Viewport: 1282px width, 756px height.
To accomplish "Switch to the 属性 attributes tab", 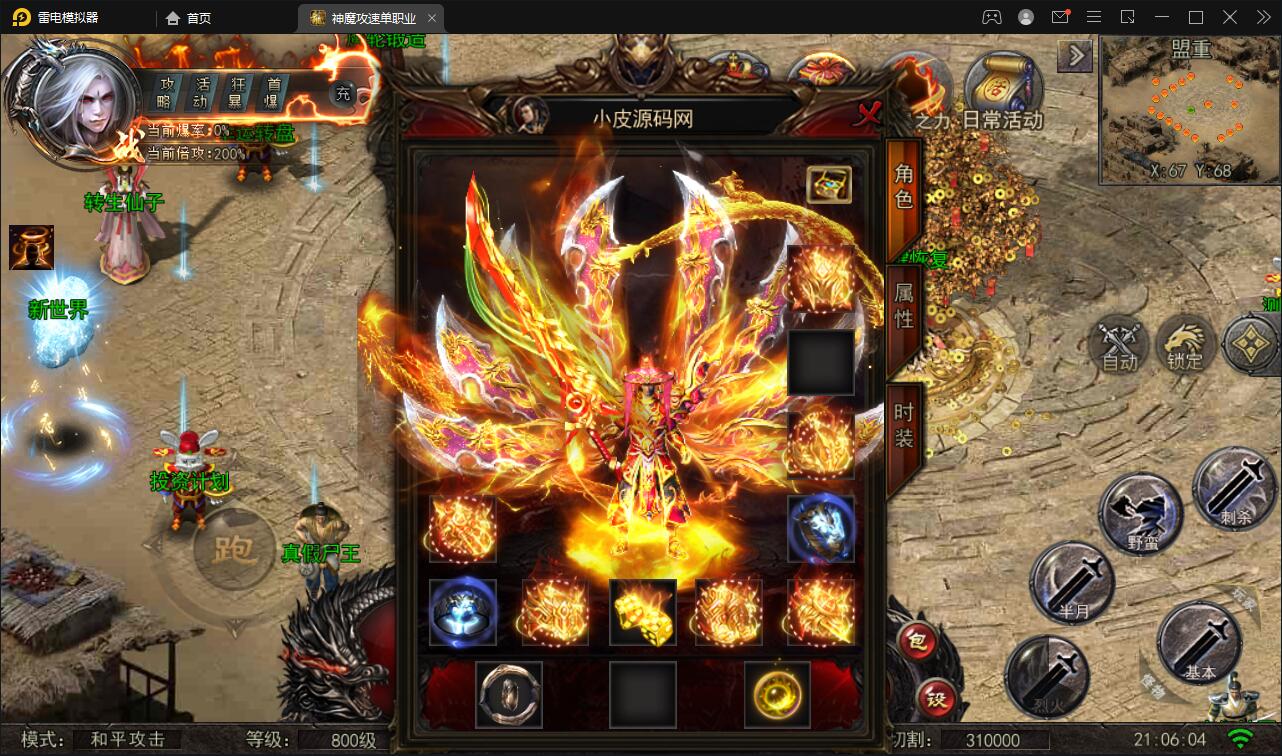I will (x=901, y=308).
